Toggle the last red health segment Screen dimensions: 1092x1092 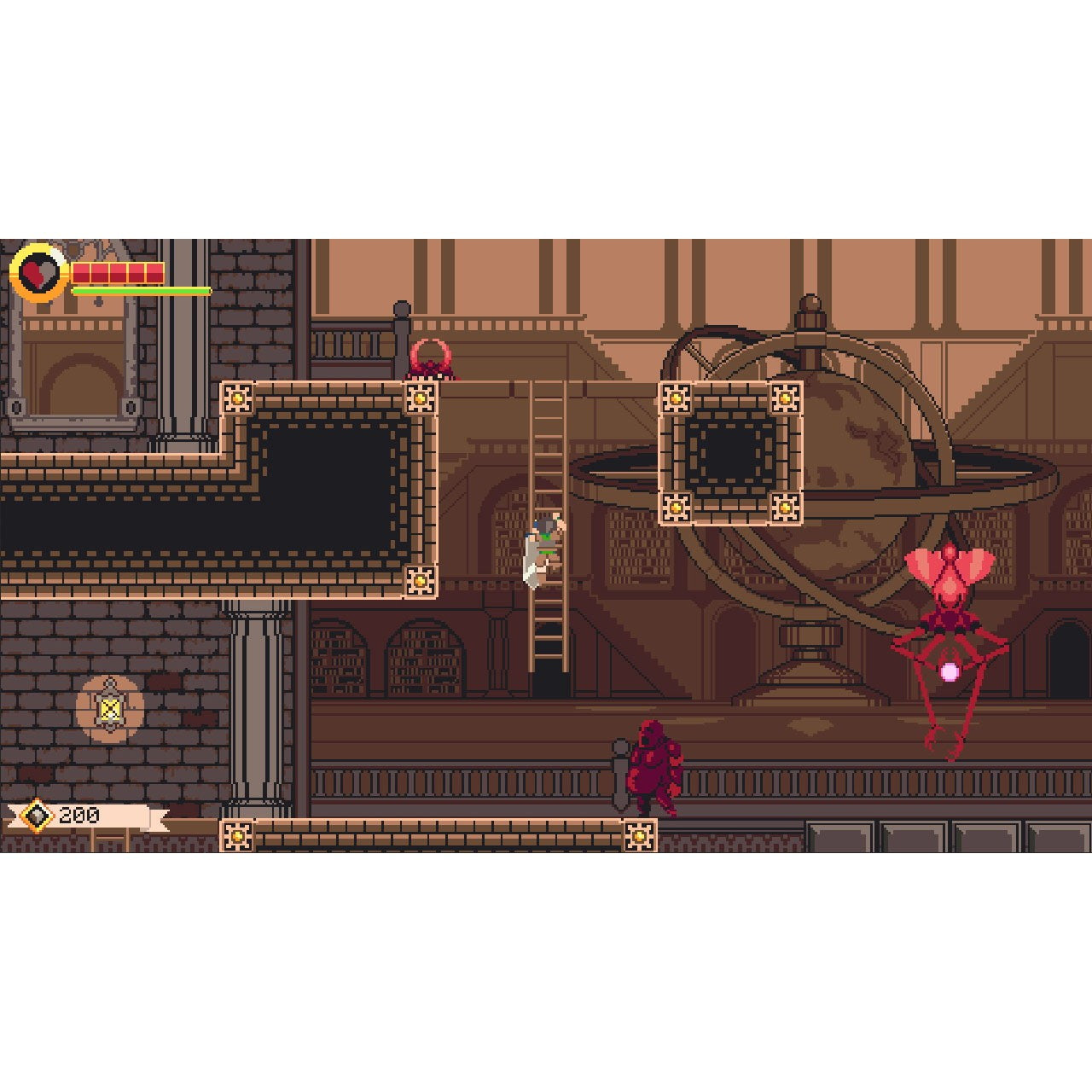[x=154, y=273]
